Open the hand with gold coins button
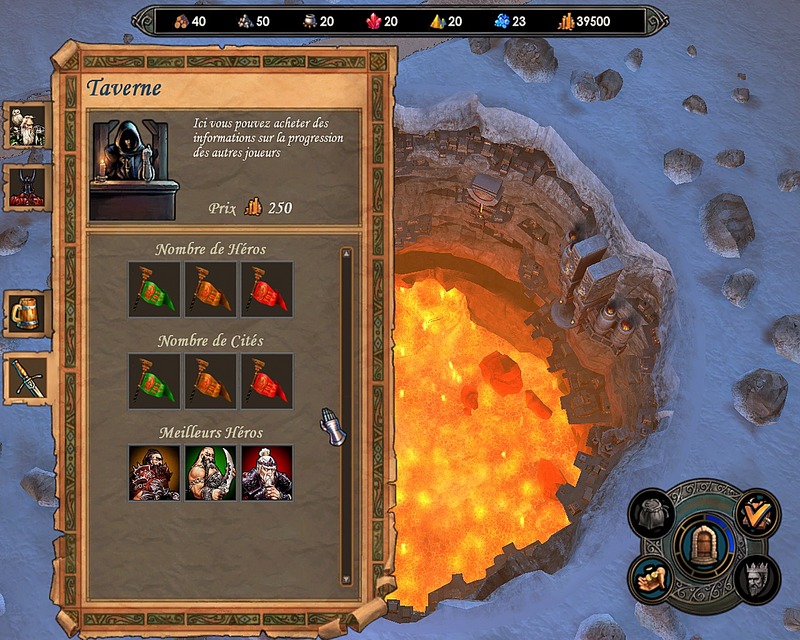 coord(651,578)
